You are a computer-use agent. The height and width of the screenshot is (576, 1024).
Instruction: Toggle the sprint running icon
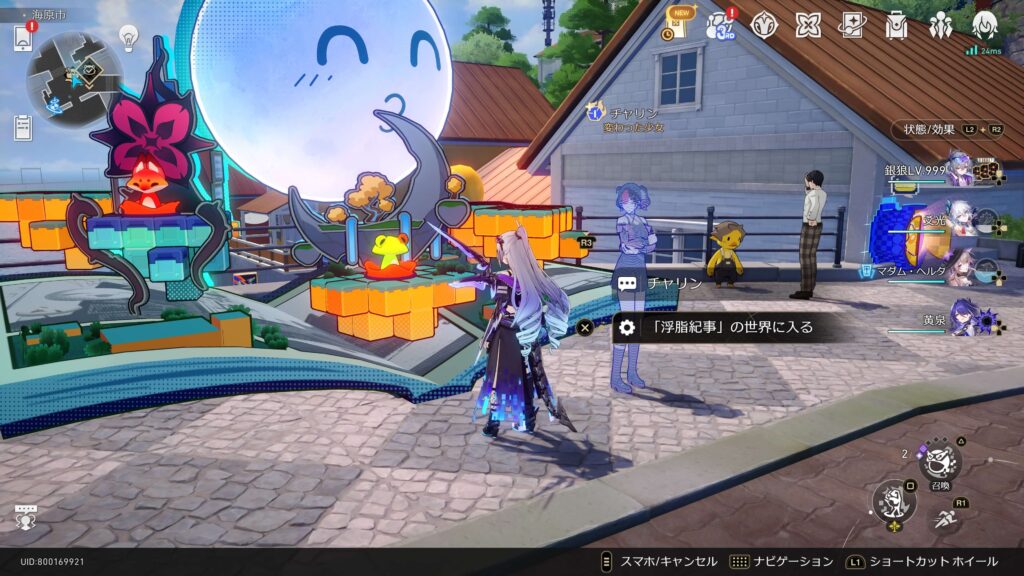[x=945, y=518]
